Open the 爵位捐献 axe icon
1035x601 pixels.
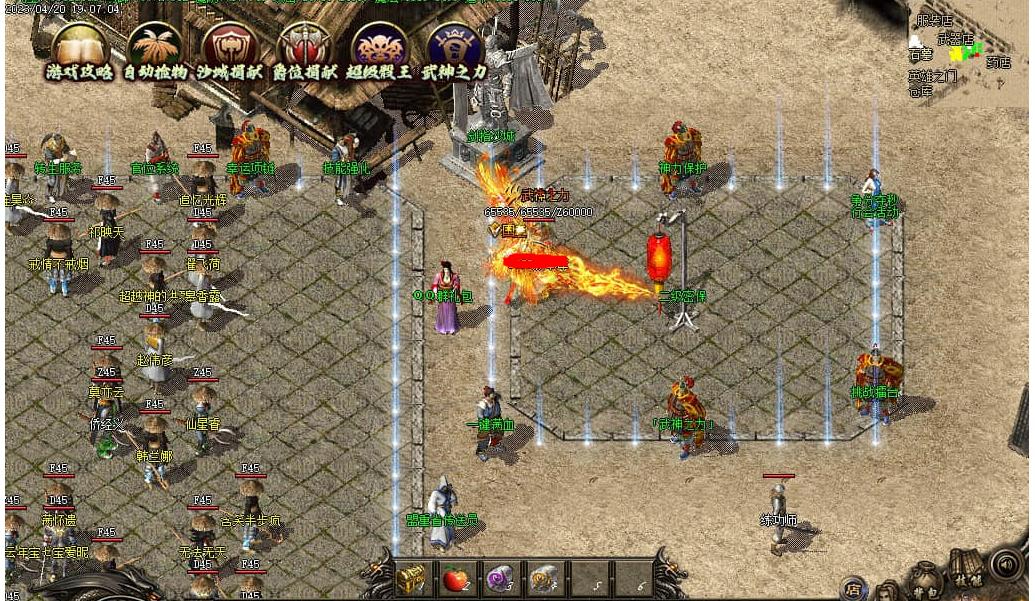pyautogui.click(x=304, y=45)
